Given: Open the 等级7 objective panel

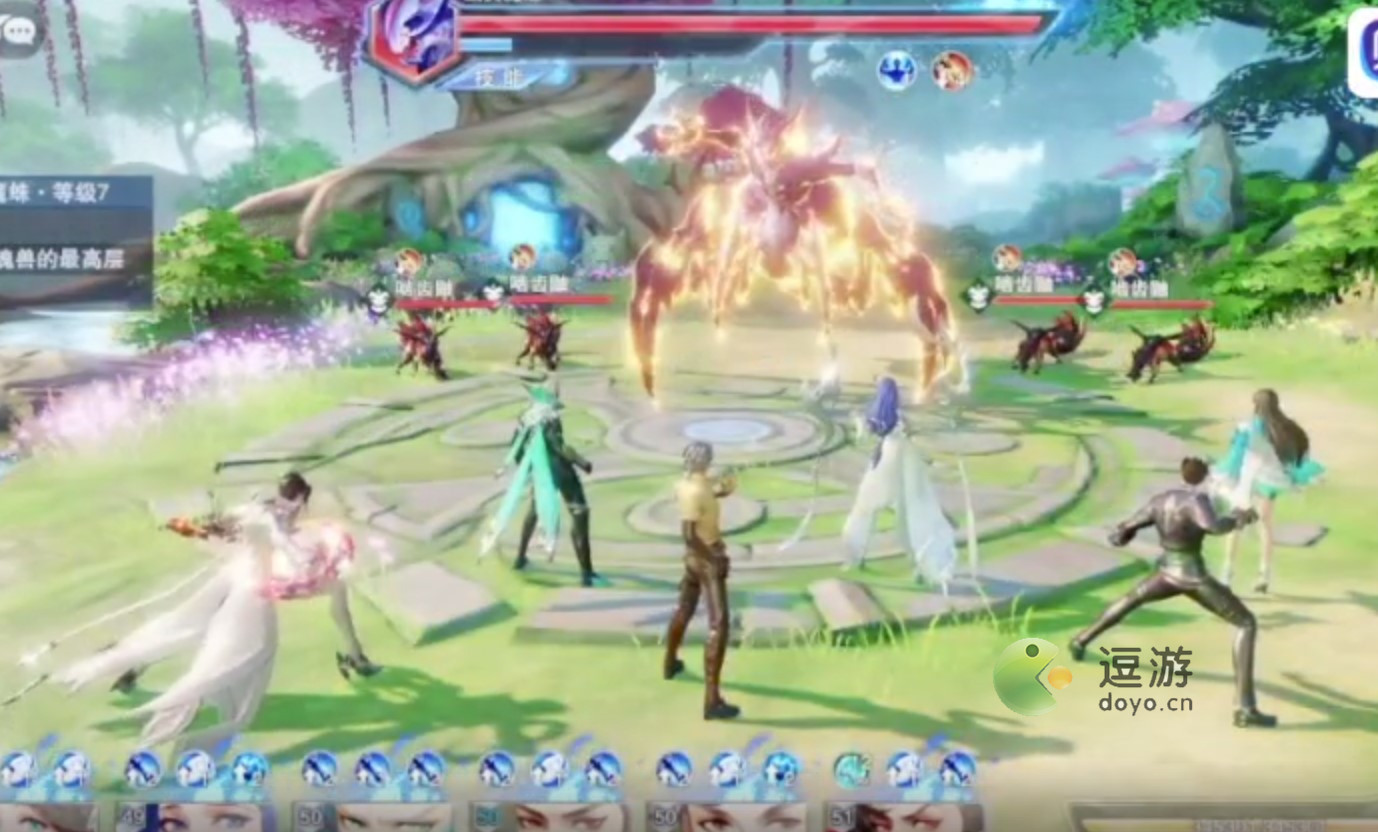Looking at the screenshot, I should point(76,240).
